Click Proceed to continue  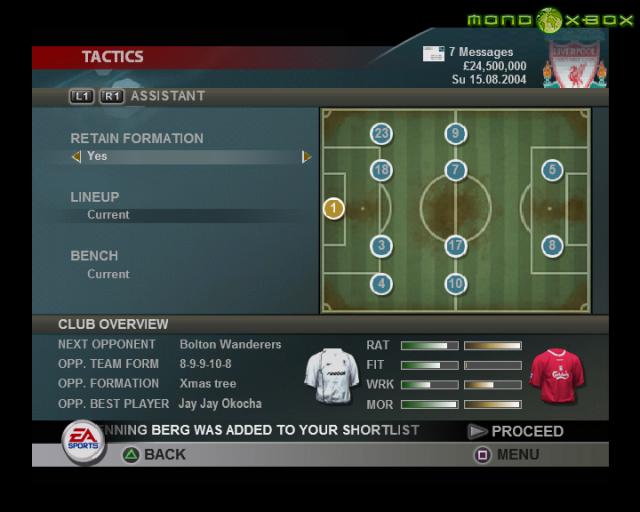click(516, 431)
